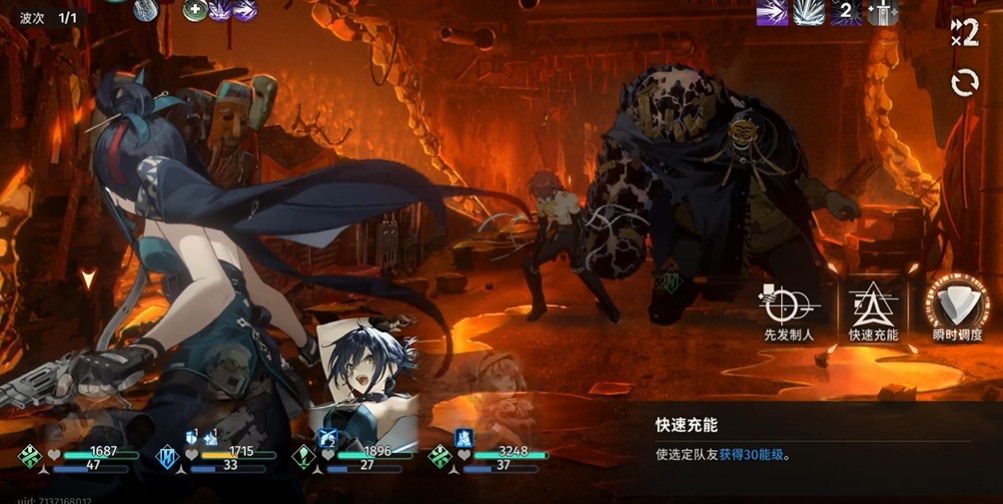
Task: Select the 先发制人 tactical skill
Action: pyautogui.click(x=789, y=307)
